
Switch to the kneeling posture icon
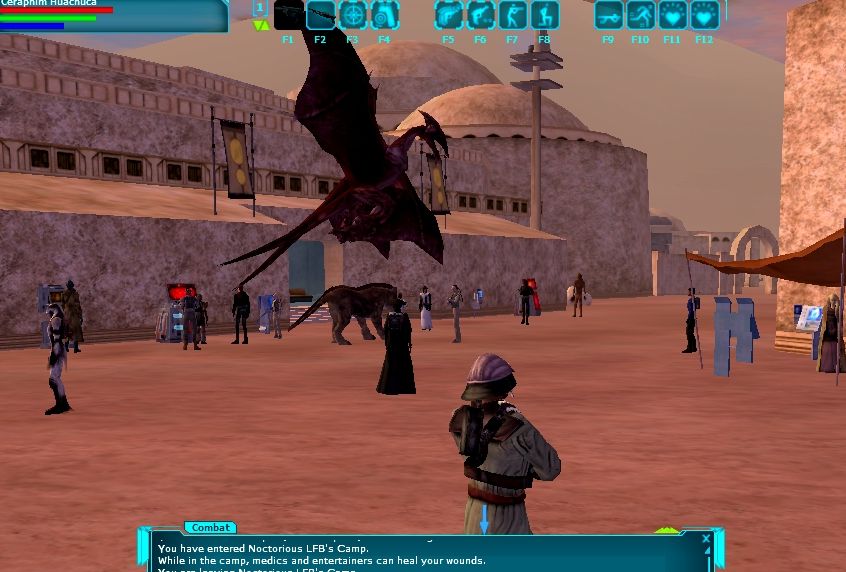point(544,15)
